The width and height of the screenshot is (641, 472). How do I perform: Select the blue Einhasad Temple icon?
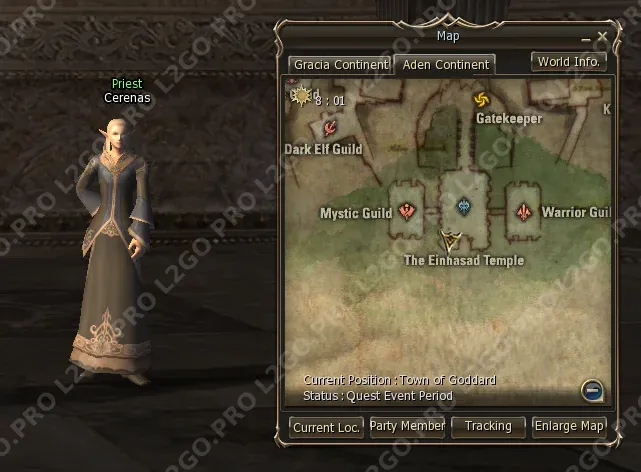pos(464,206)
